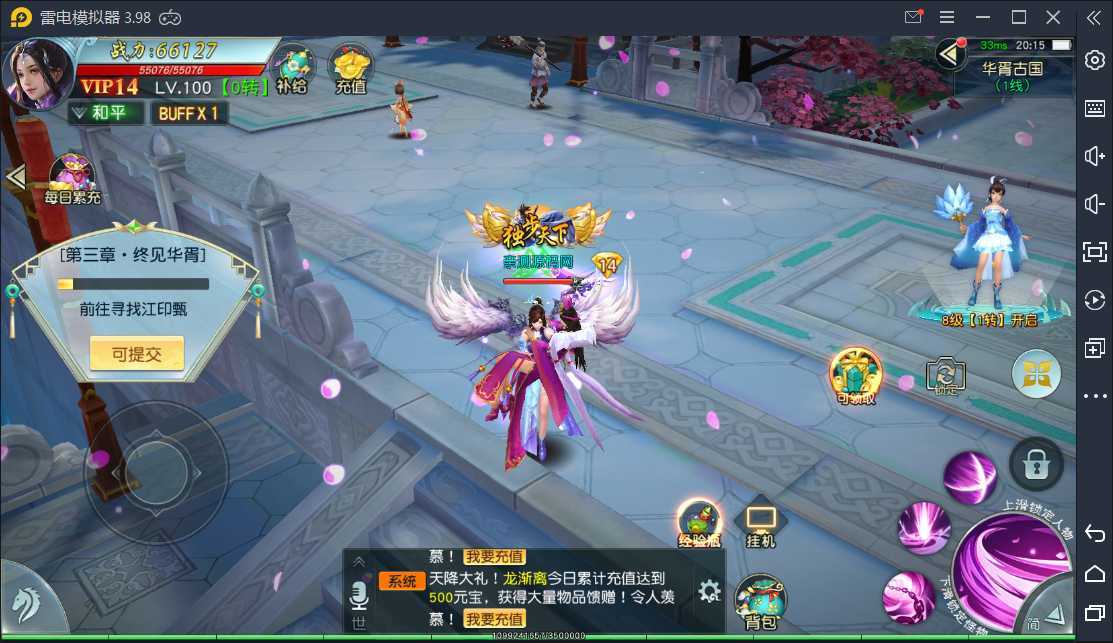
Task: Toggle 挂机 auto-battle mode
Action: [760, 524]
